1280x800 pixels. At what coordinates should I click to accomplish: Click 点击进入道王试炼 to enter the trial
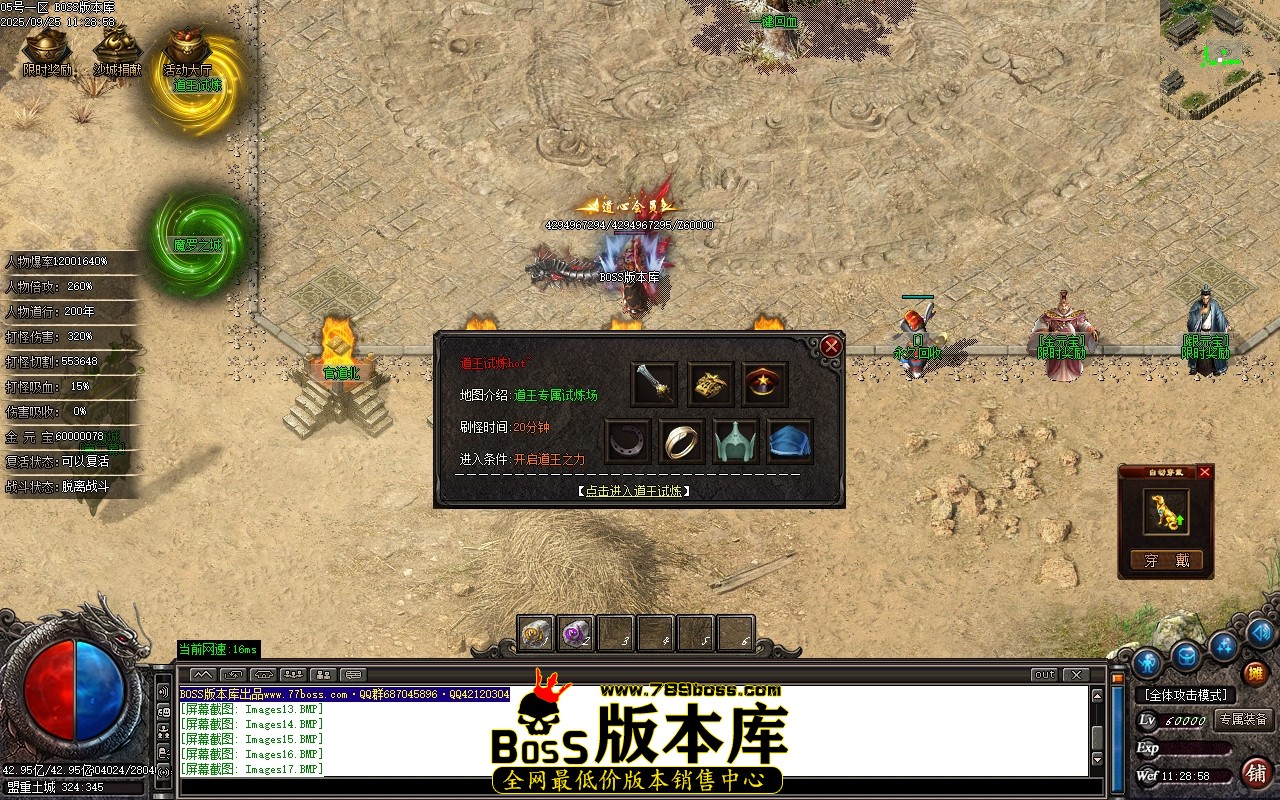click(x=632, y=491)
